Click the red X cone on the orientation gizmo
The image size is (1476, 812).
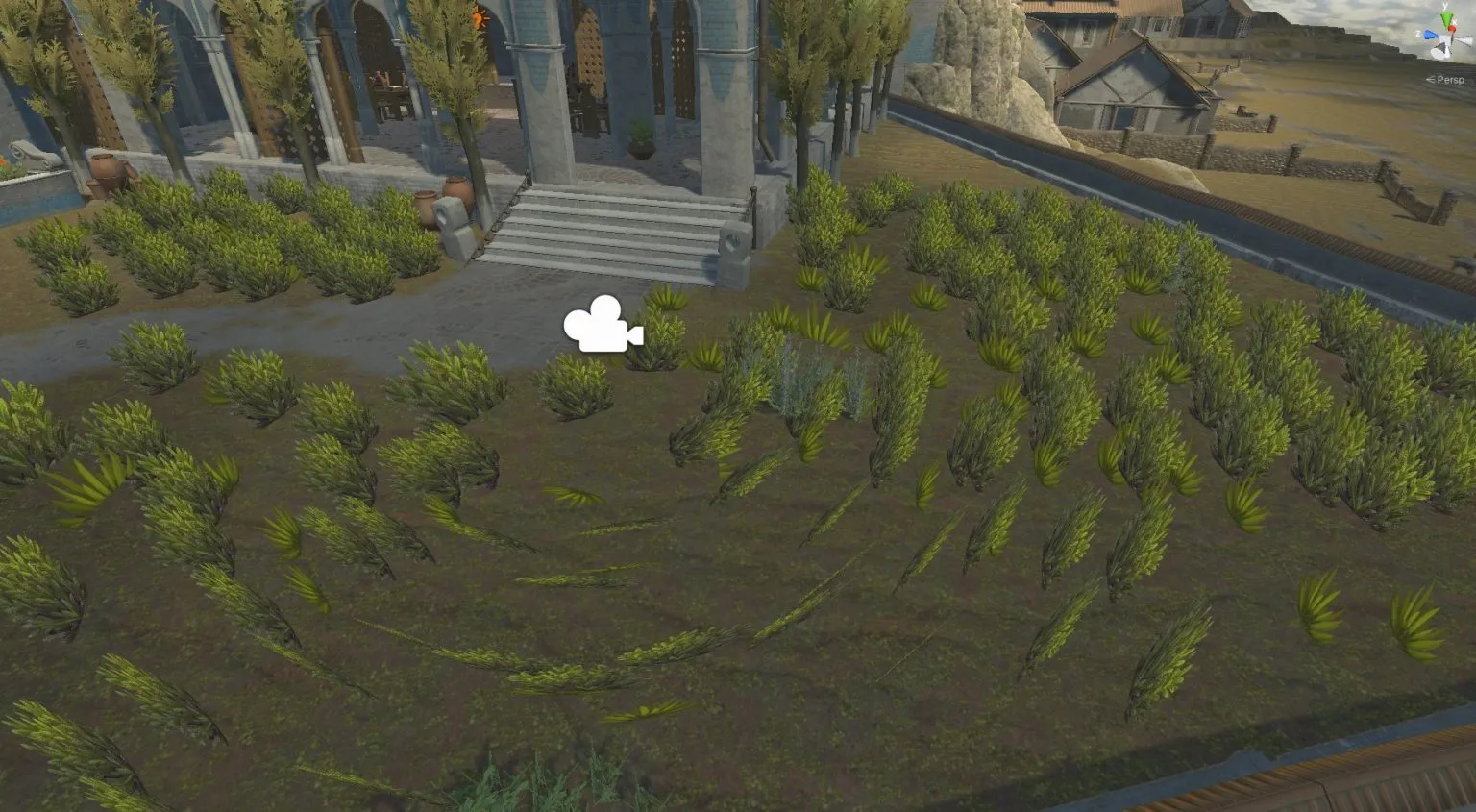point(1453,27)
